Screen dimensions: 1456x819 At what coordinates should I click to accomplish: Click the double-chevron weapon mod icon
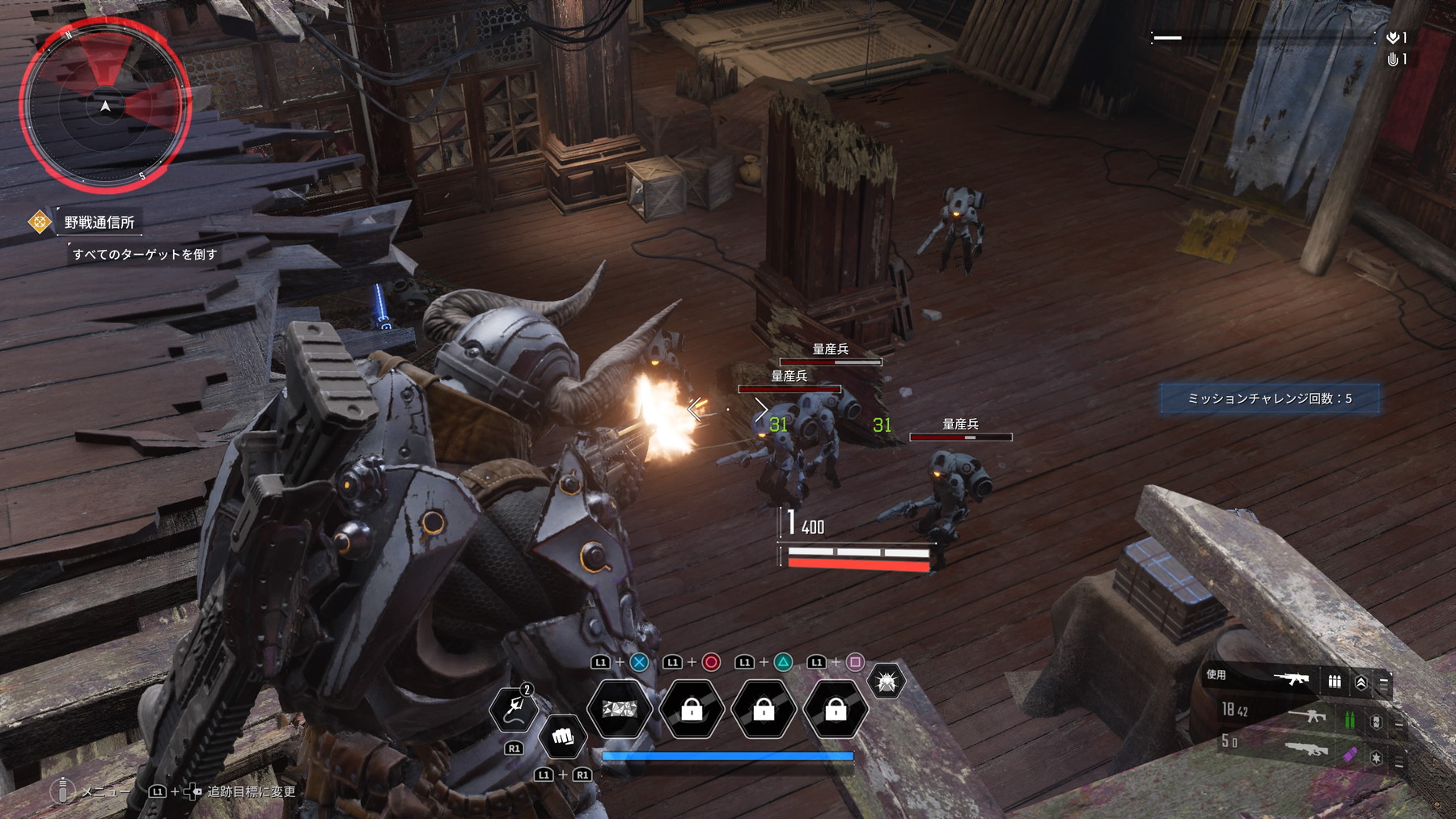pos(1361,683)
